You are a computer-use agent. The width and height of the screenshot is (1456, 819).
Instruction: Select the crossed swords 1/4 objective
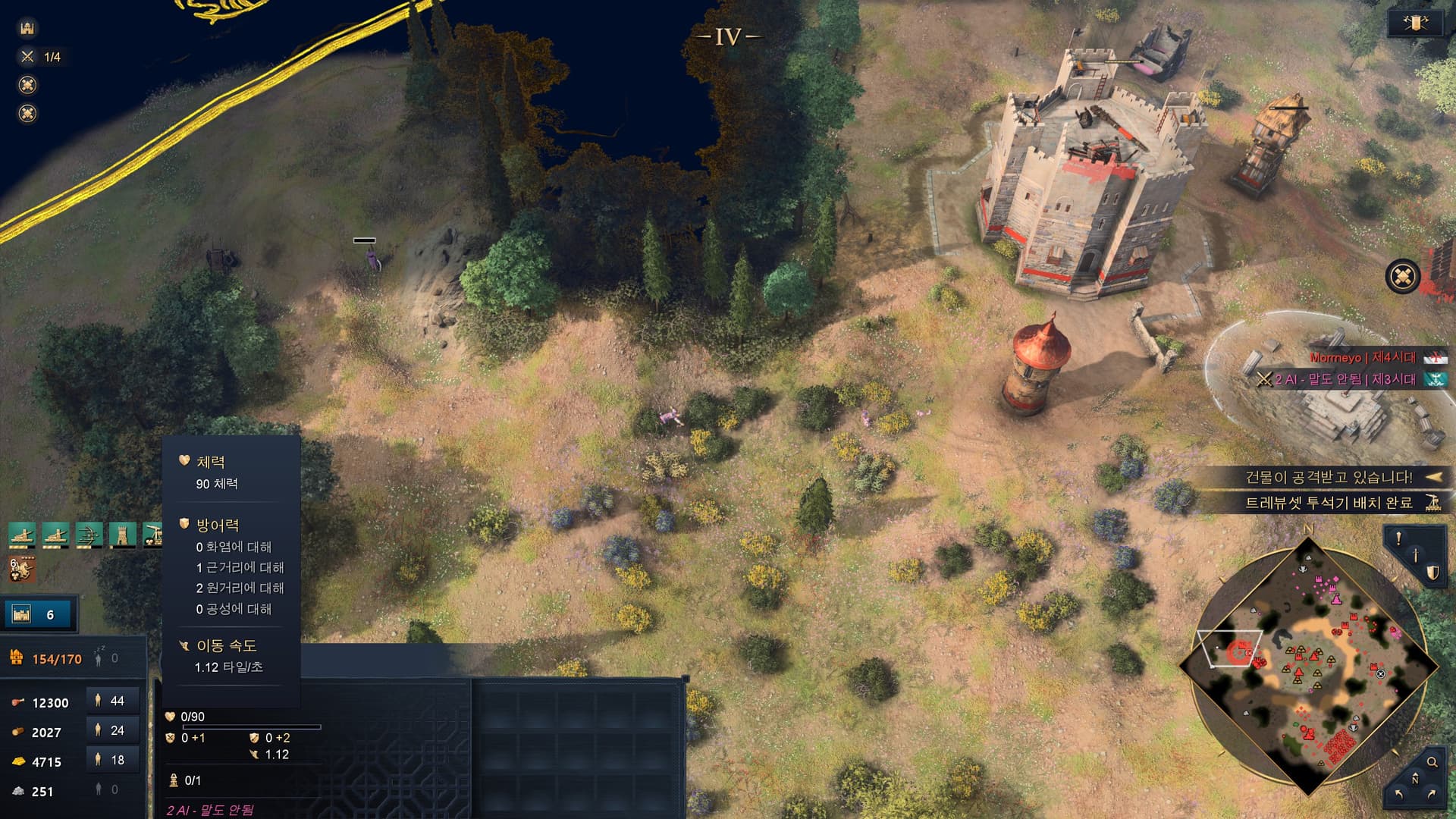pyautogui.click(x=41, y=57)
